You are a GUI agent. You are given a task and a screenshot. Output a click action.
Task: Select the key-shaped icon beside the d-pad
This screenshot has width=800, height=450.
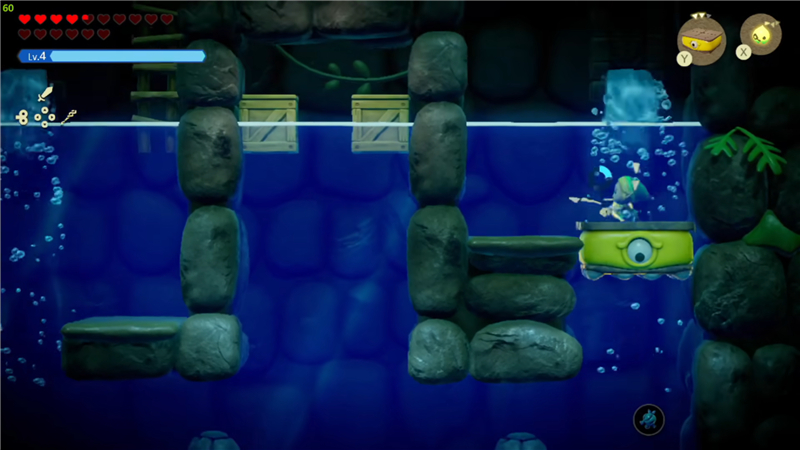coord(21,117)
